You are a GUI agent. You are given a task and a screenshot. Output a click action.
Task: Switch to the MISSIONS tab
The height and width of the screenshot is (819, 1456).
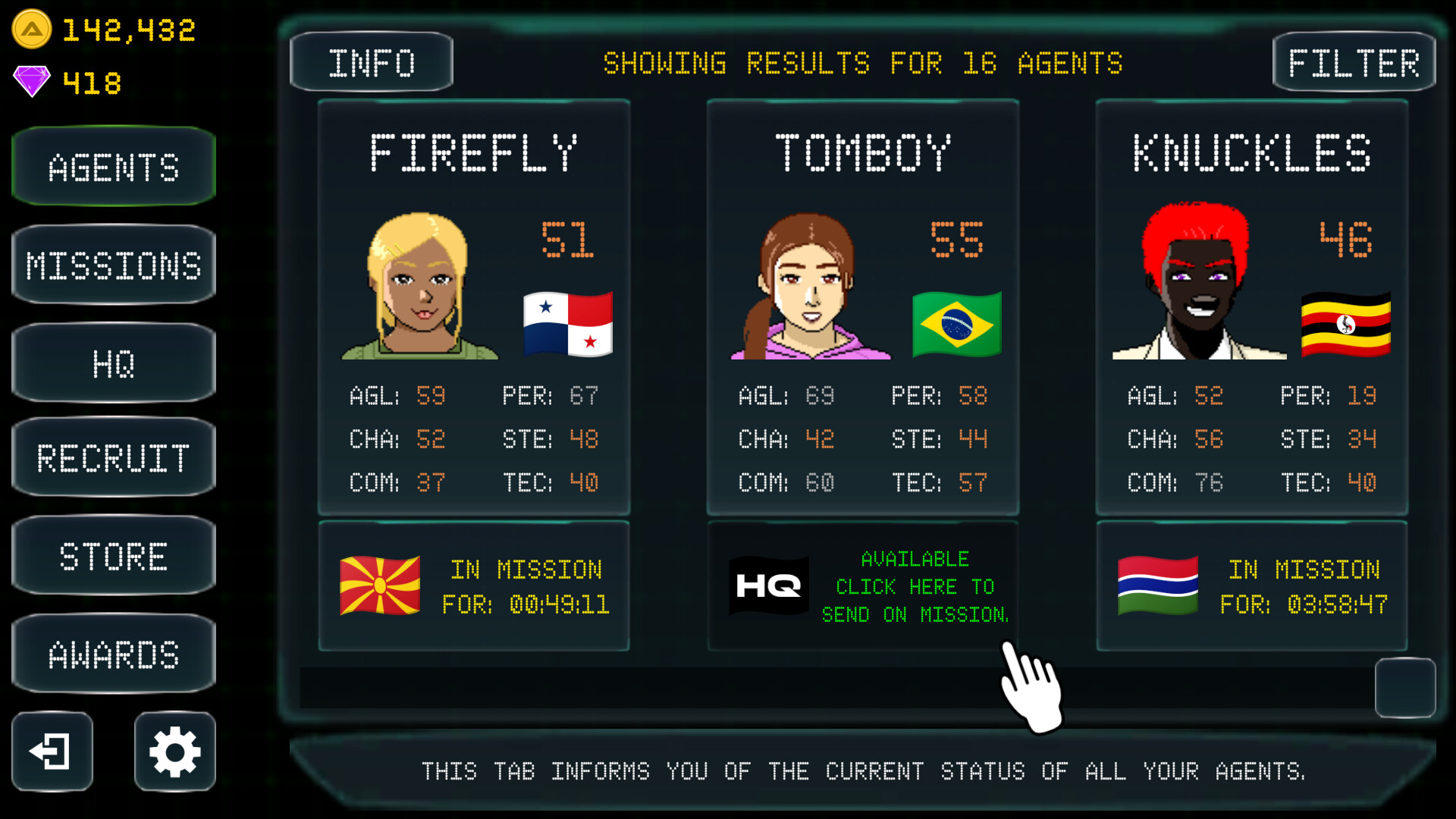click(x=113, y=264)
